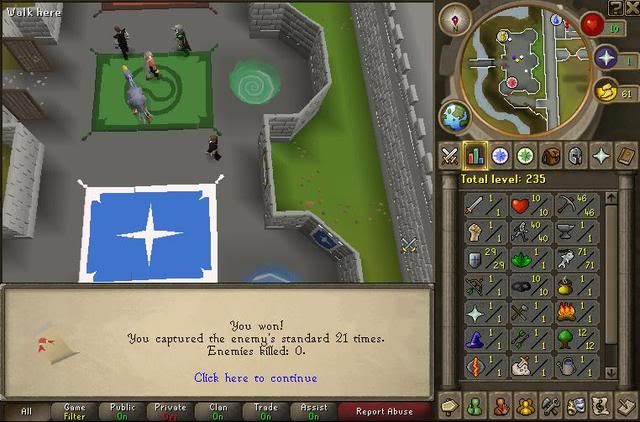Open the world map globe icon

click(x=455, y=115)
